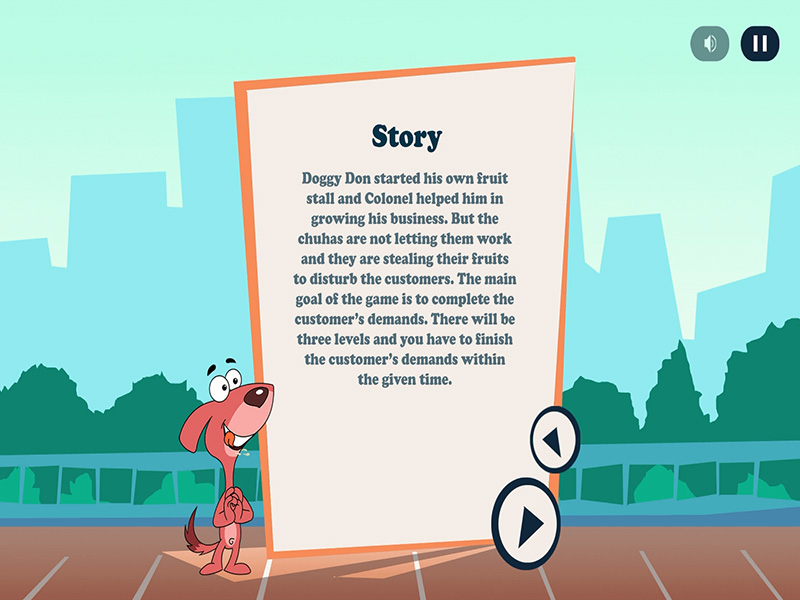Pause the game
The image size is (800, 600).
[x=759, y=44]
